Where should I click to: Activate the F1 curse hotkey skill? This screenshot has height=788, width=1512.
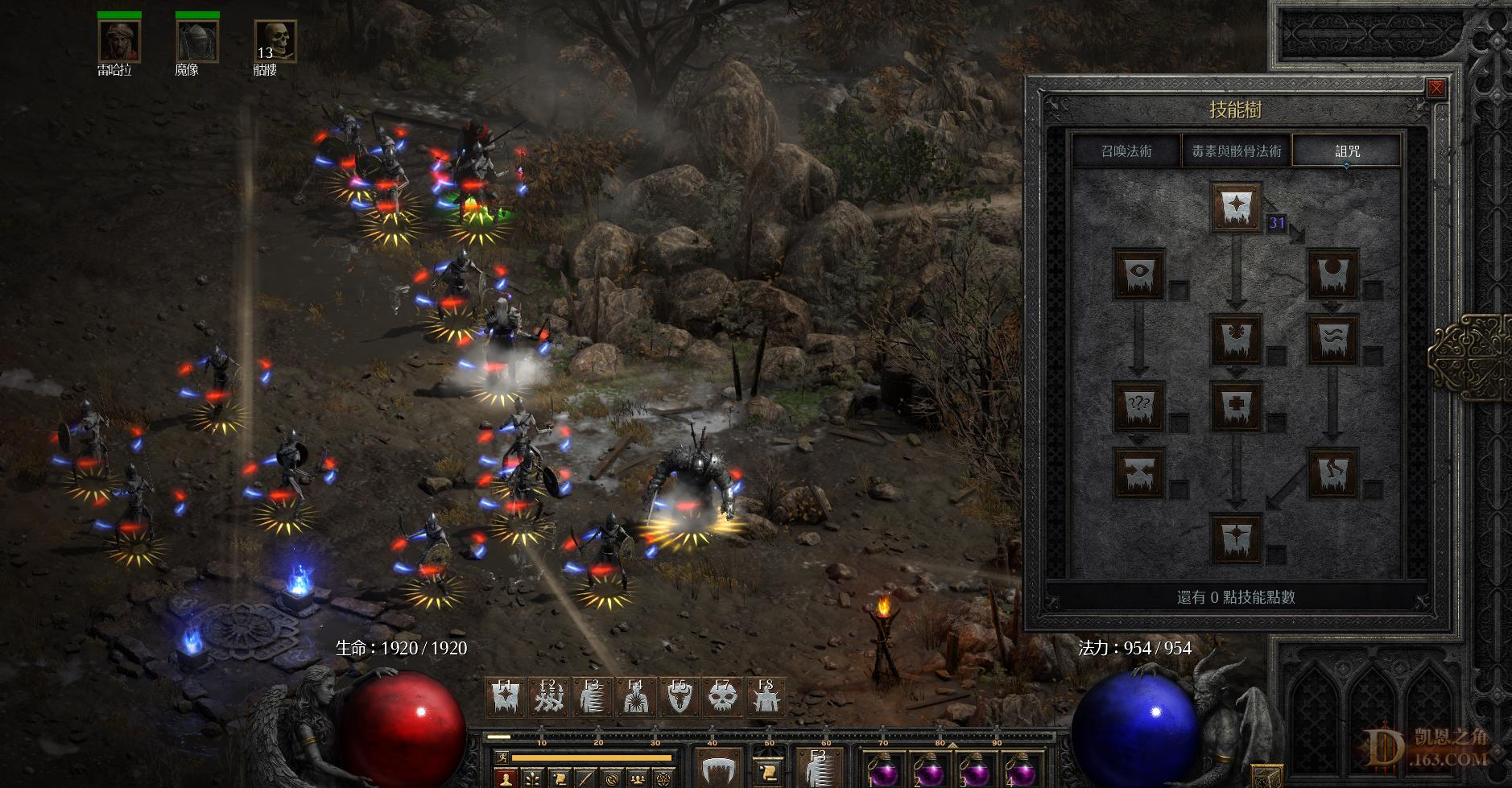point(506,697)
